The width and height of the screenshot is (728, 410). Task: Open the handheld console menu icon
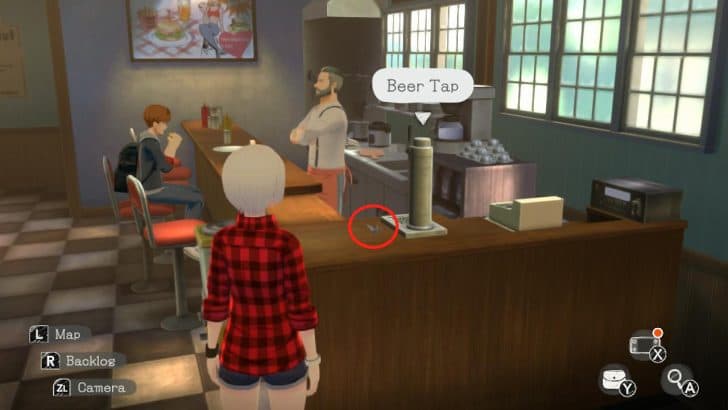coord(643,345)
